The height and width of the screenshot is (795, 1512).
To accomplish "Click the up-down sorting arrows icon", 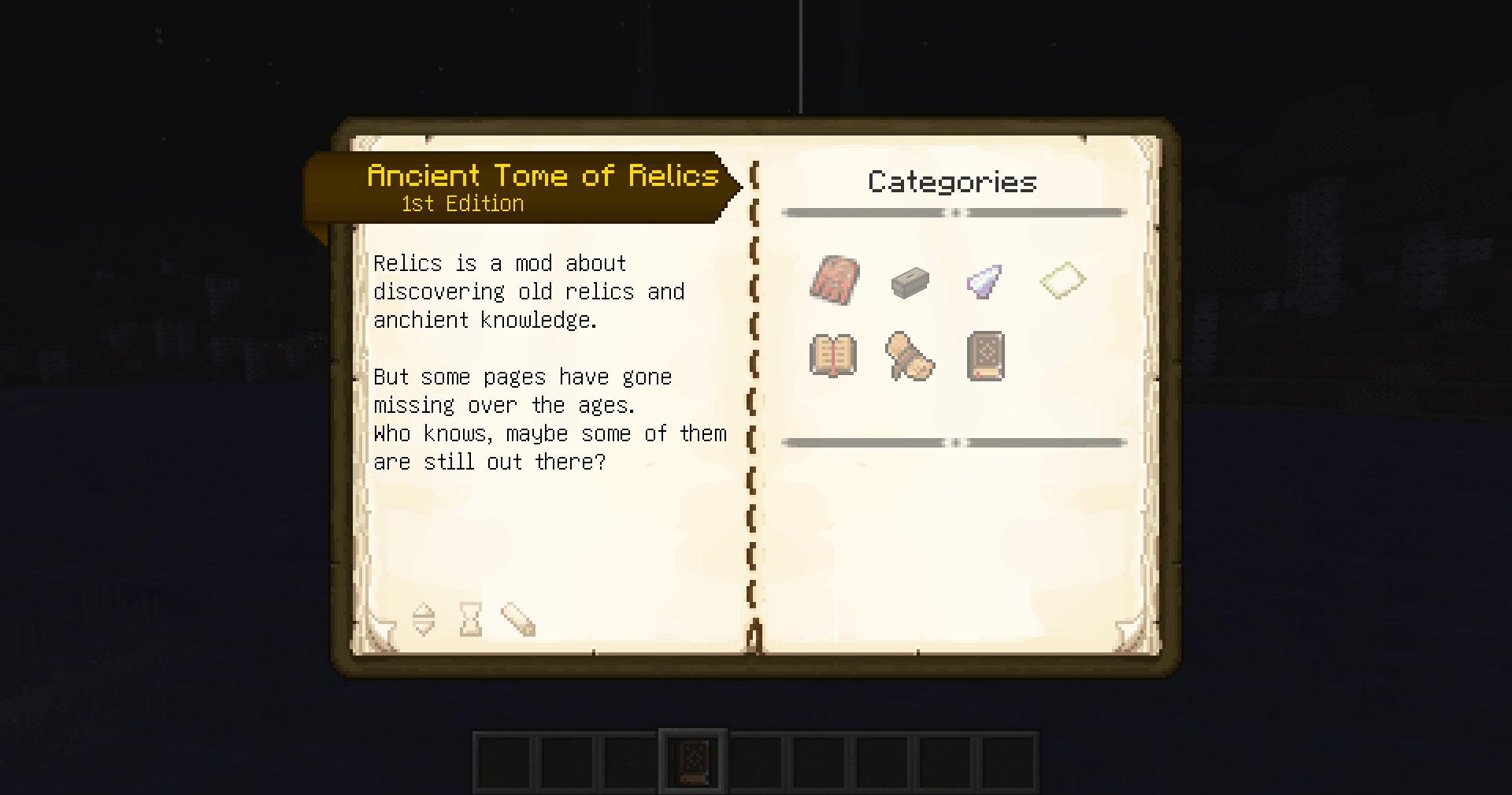I will [424, 620].
